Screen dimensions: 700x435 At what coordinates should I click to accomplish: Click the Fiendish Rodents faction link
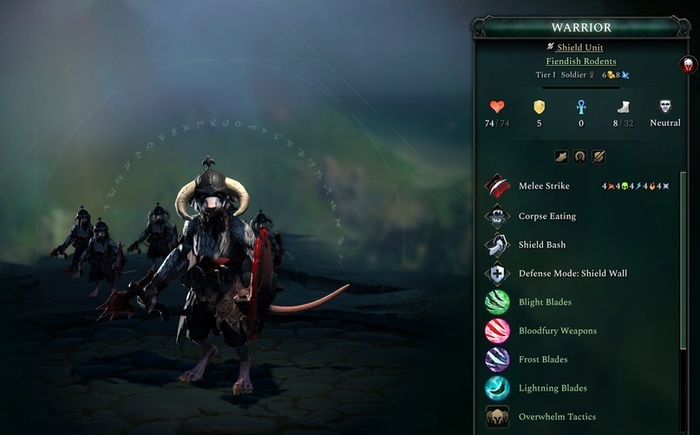581,61
